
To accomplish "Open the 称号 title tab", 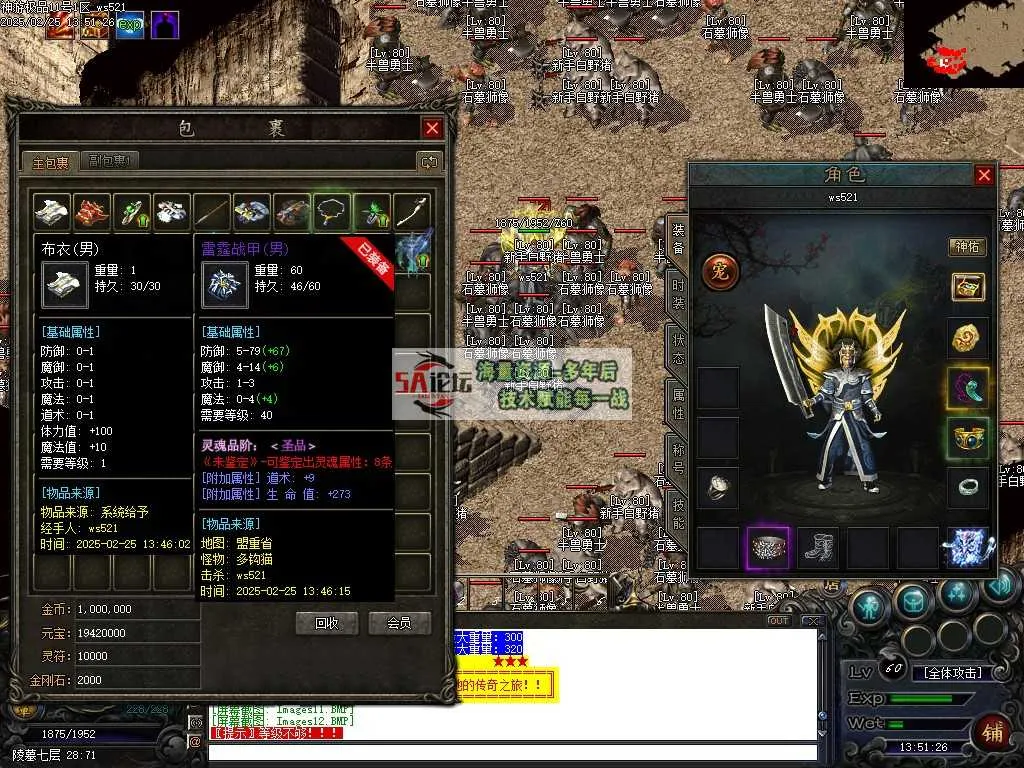I will point(677,457).
